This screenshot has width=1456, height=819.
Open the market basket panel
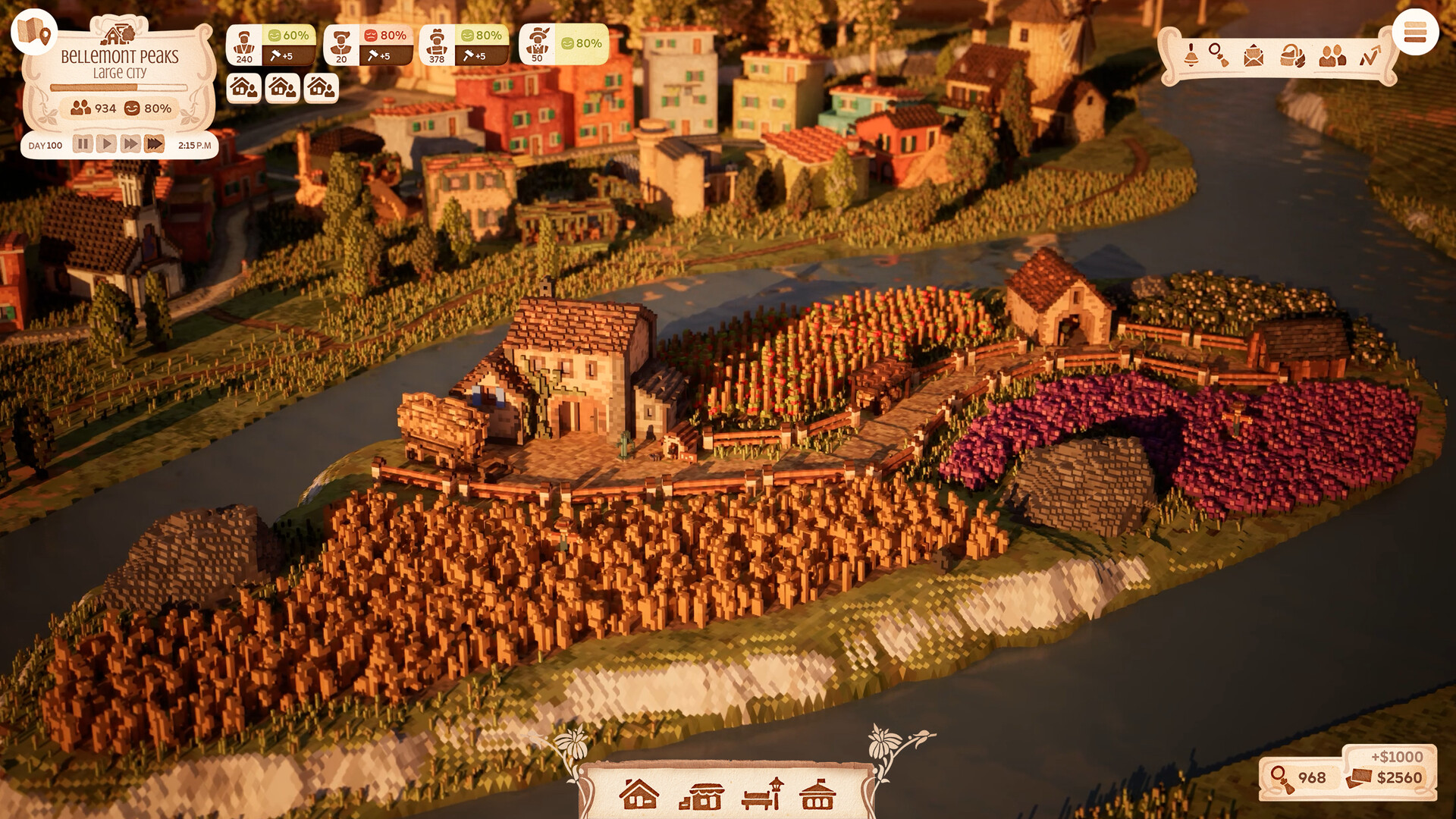coord(1292,55)
